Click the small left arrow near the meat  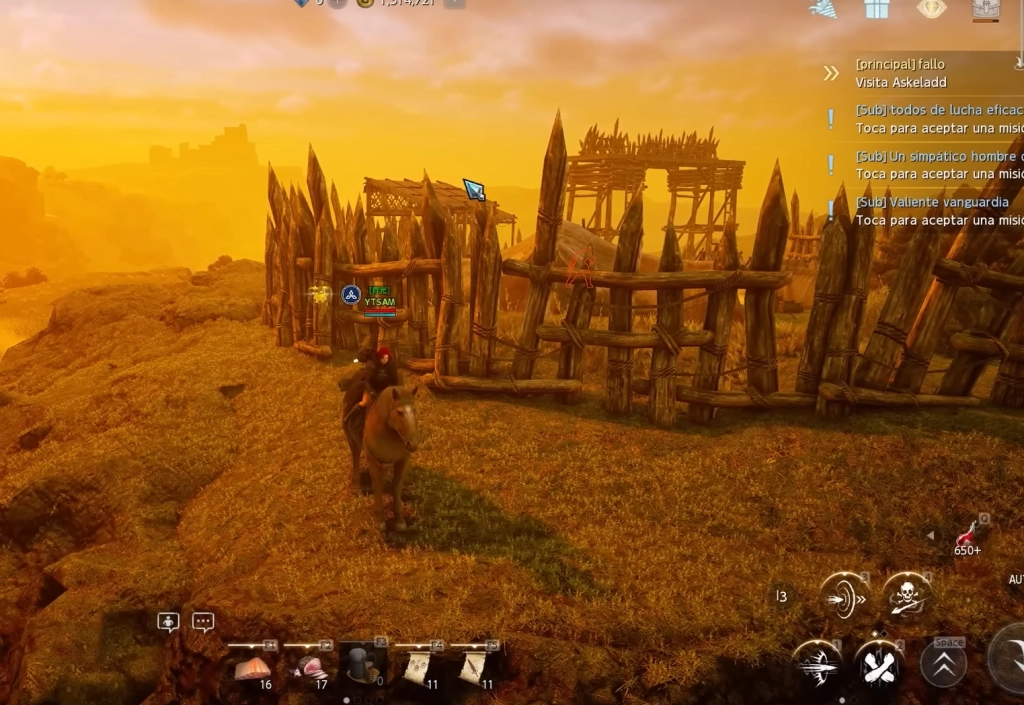[x=930, y=536]
